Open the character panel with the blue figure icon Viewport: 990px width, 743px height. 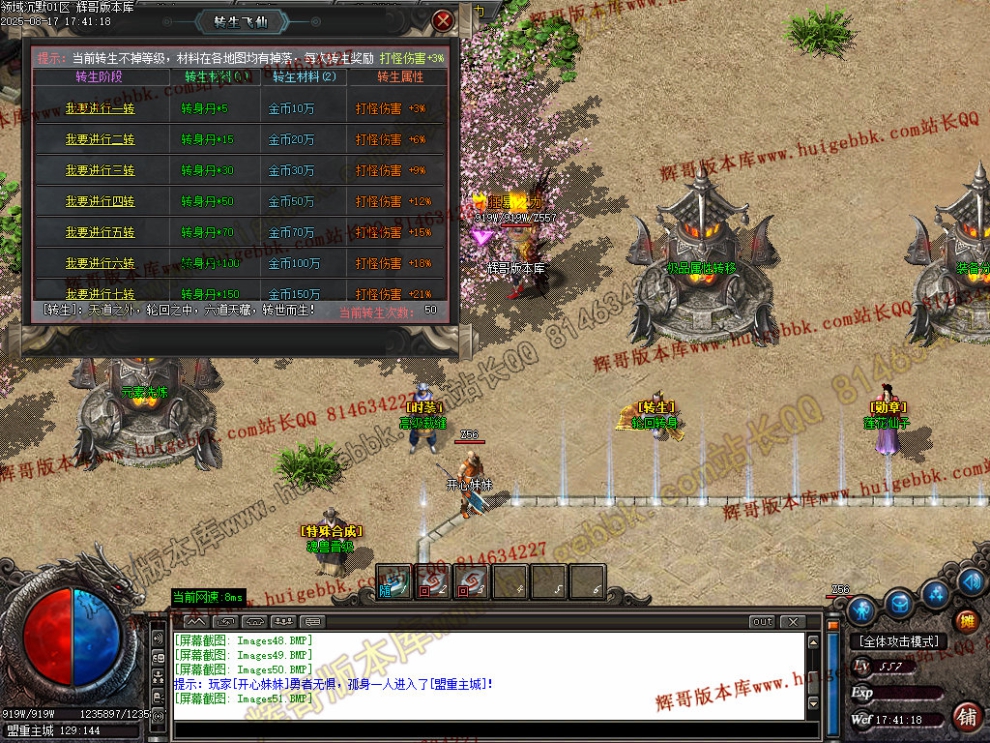pyautogui.click(x=862, y=609)
